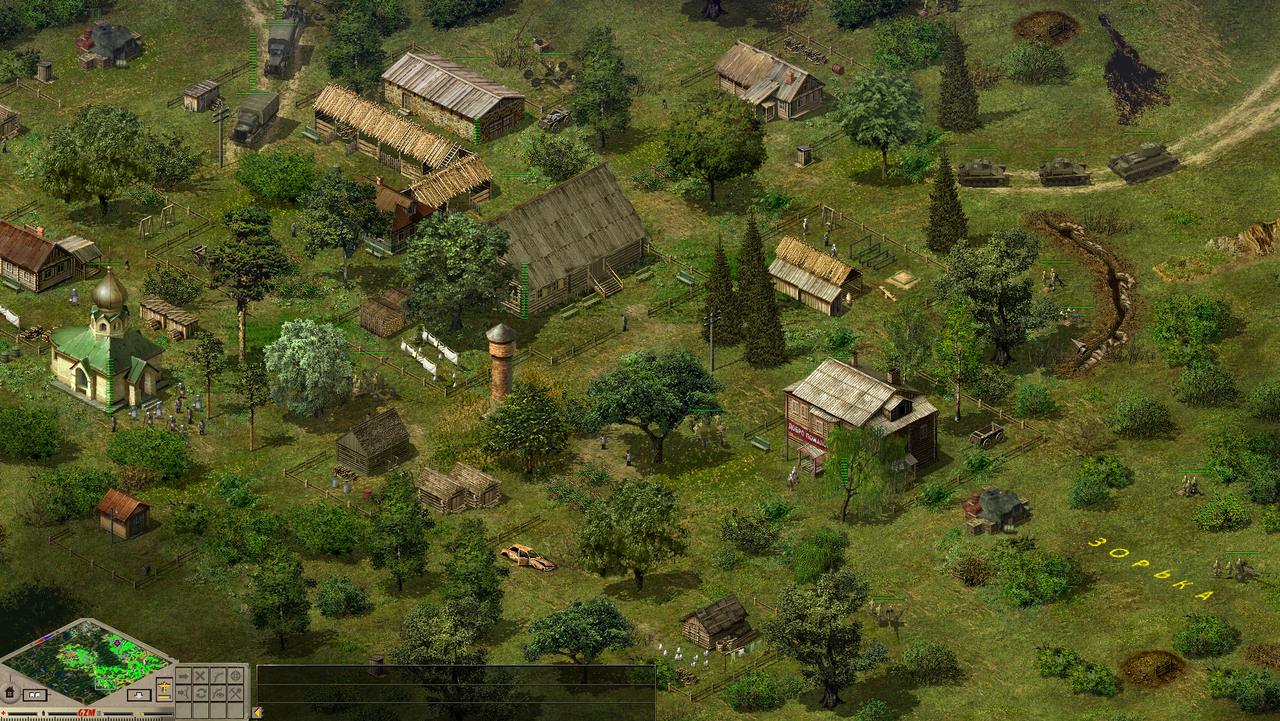Choose the eye observation command
The height and width of the screenshot is (721, 1280).
pyautogui.click(x=218, y=693)
